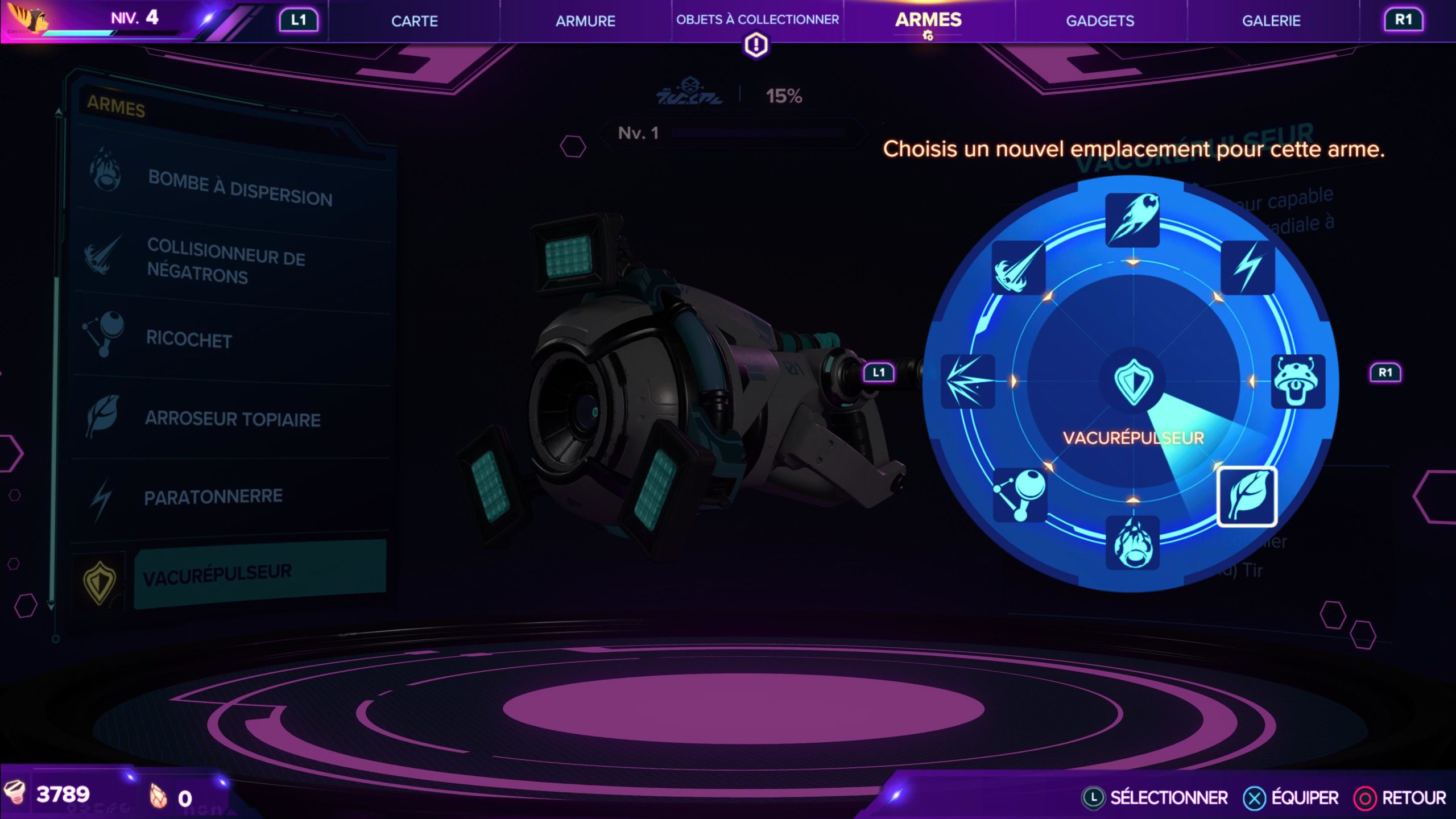Select the ricochet ball wheel slot
Screen dimensions: 1456x819
tap(1020, 495)
